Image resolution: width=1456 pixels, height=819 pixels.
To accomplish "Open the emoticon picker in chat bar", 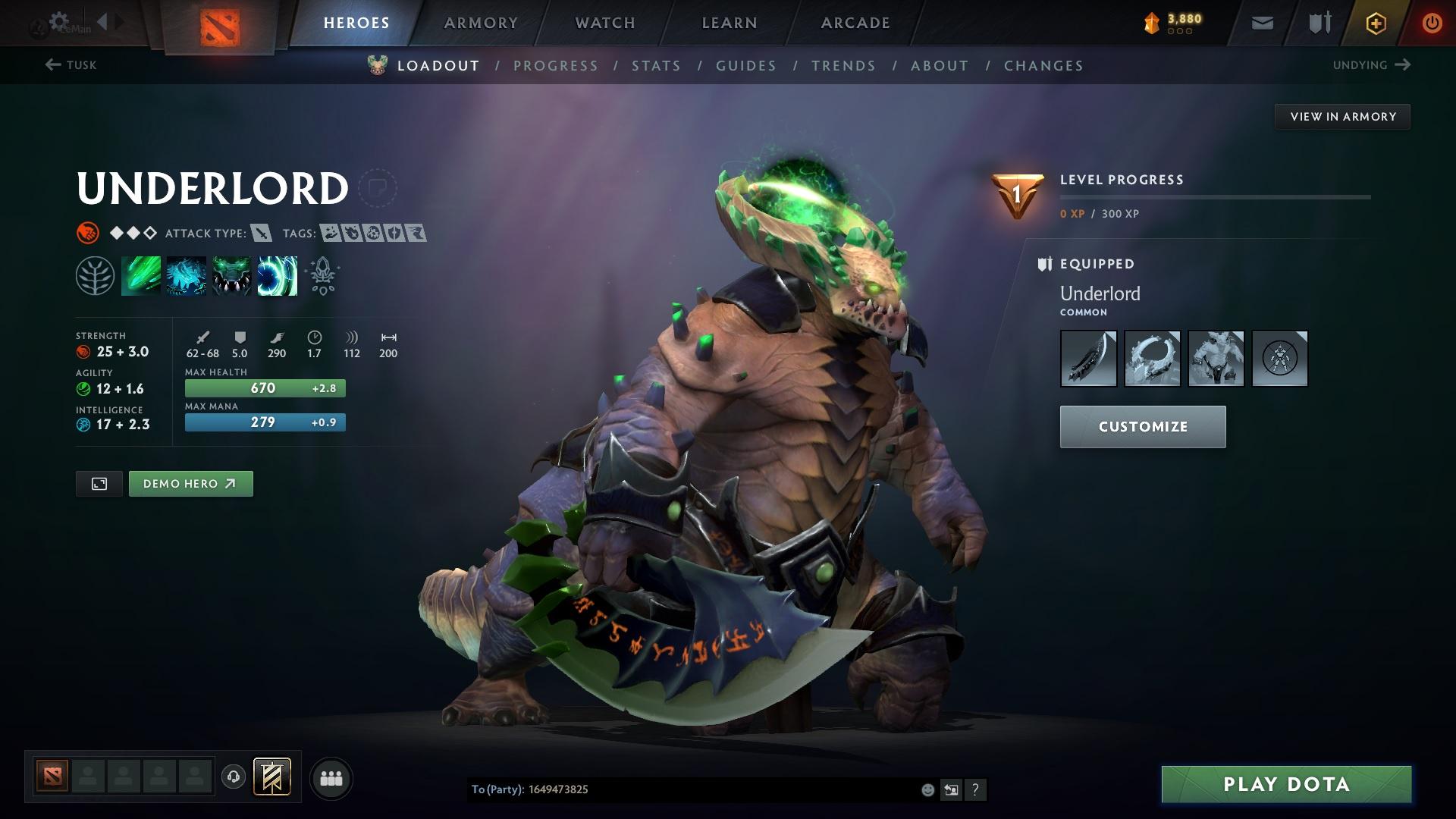I will (927, 789).
